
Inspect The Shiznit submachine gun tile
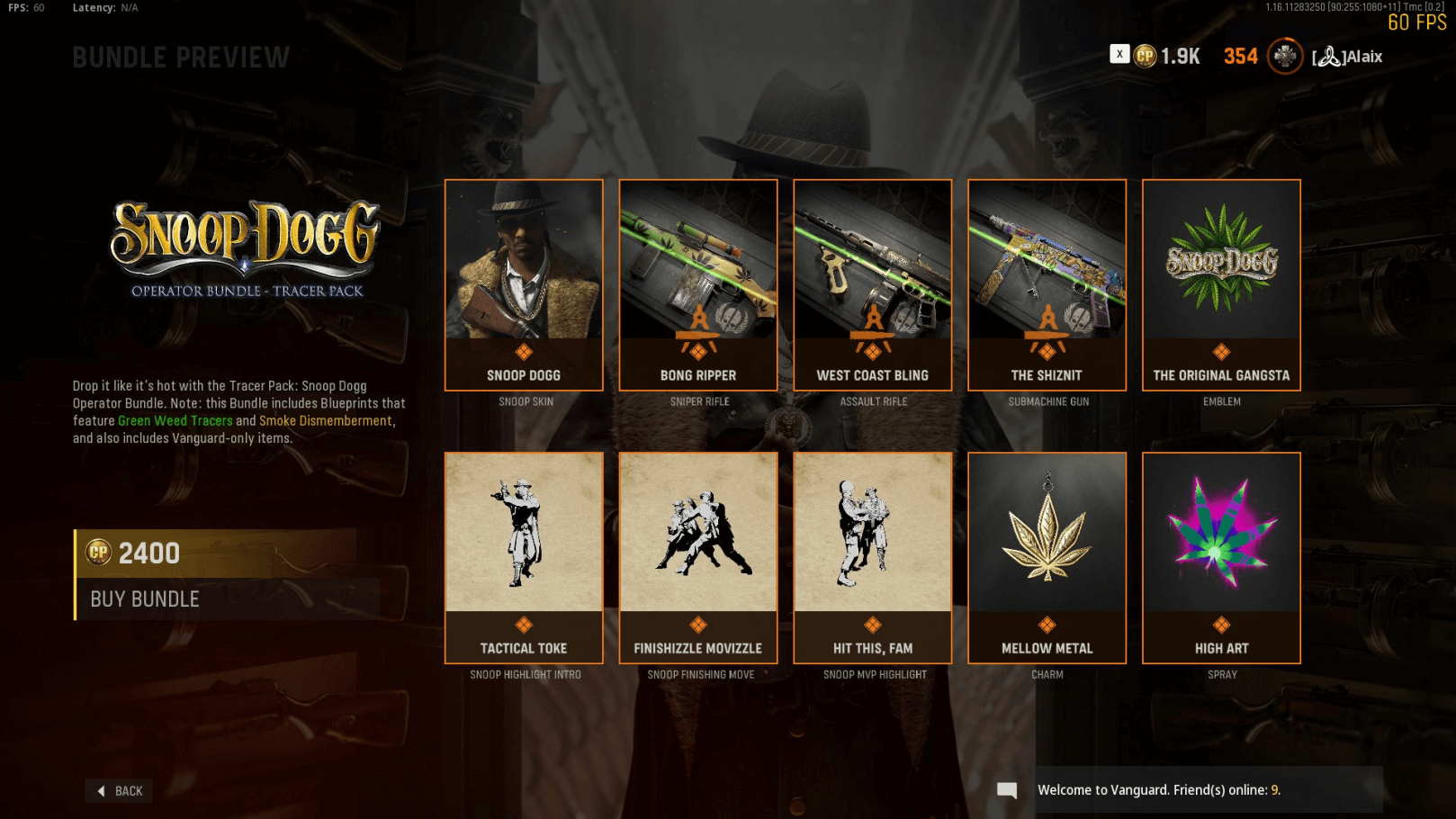click(x=1047, y=284)
